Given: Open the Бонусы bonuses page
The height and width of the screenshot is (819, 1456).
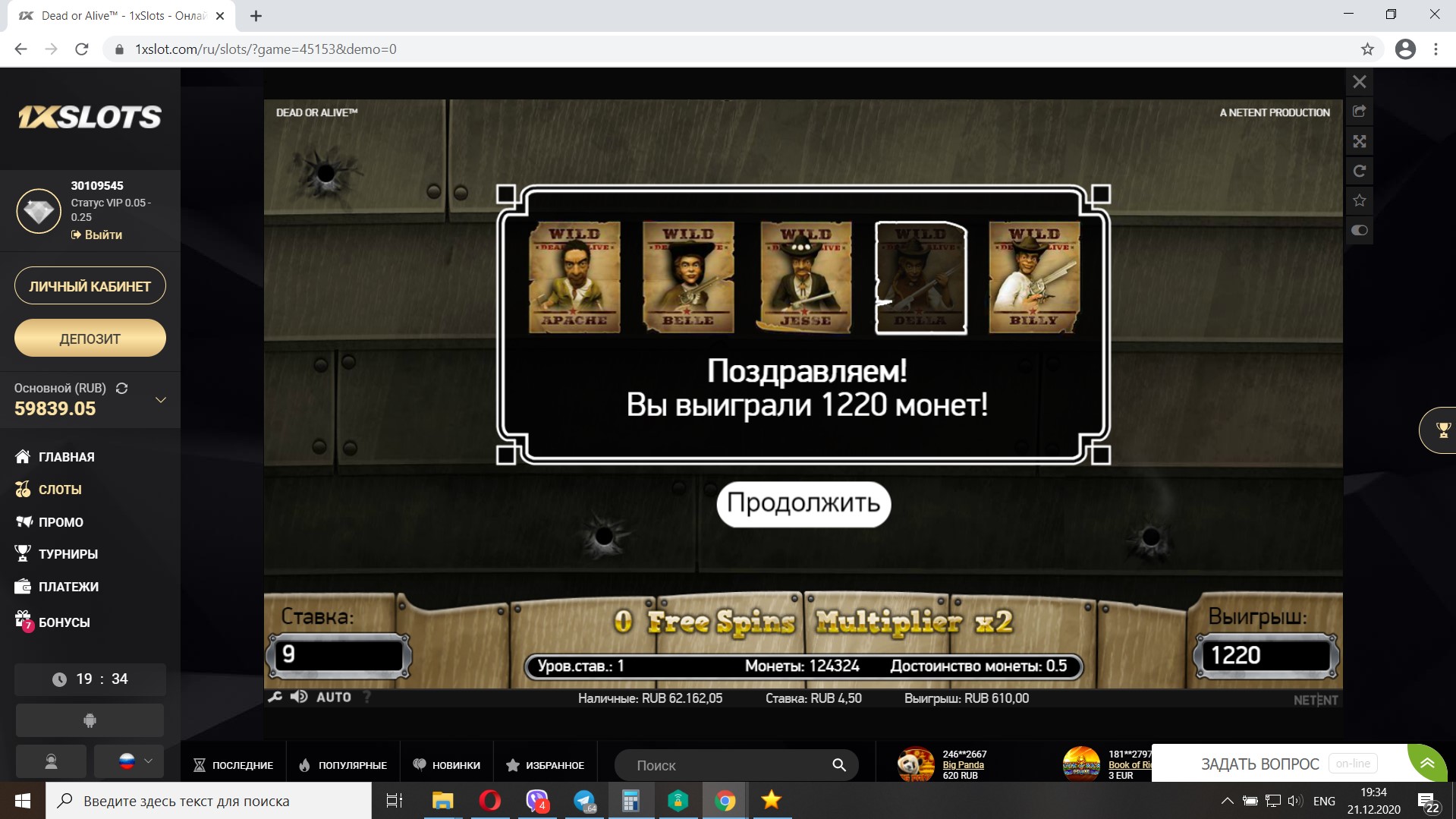Looking at the screenshot, I should click(x=64, y=622).
